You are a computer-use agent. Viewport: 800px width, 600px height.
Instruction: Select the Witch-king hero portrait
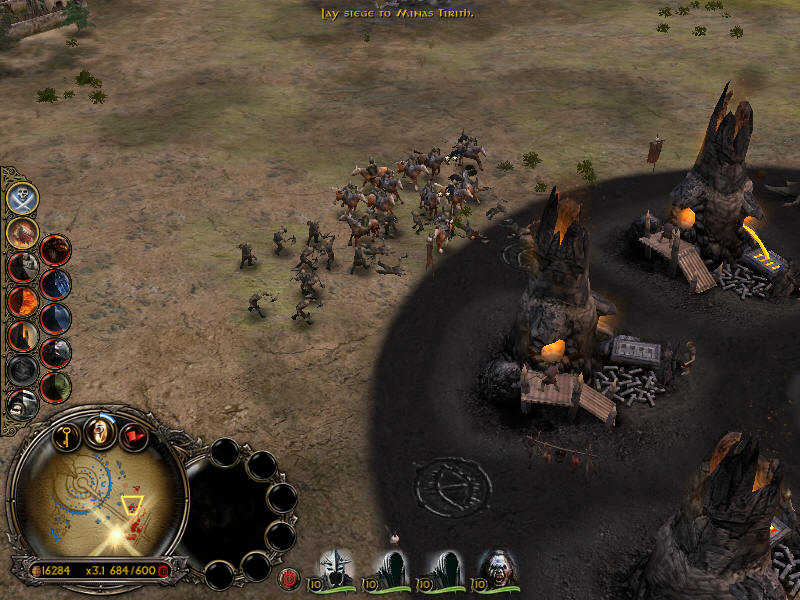(339, 568)
